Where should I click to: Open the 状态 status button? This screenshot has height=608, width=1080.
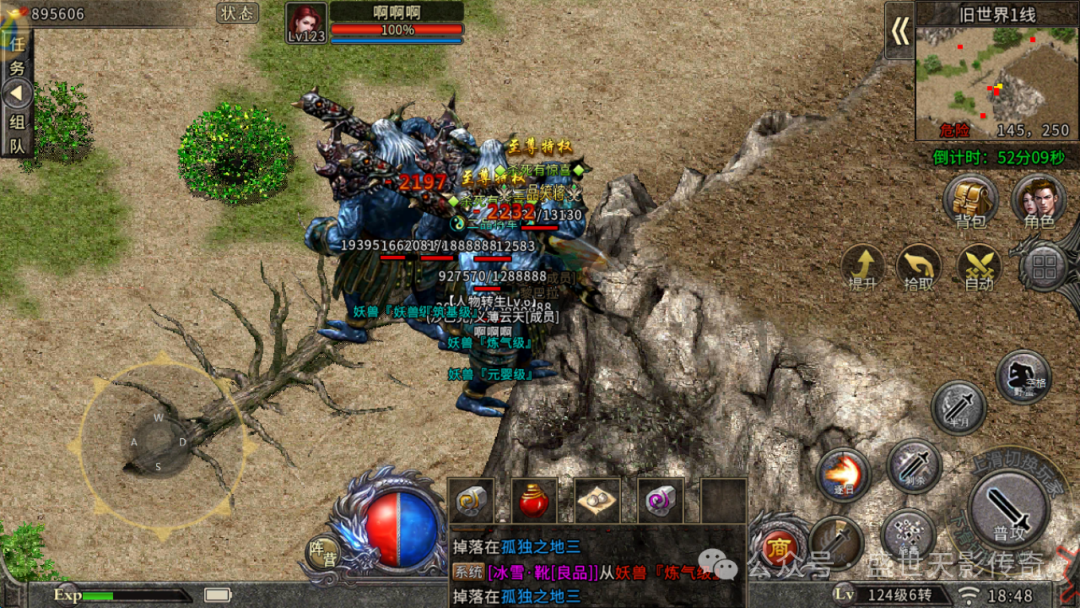[x=237, y=13]
